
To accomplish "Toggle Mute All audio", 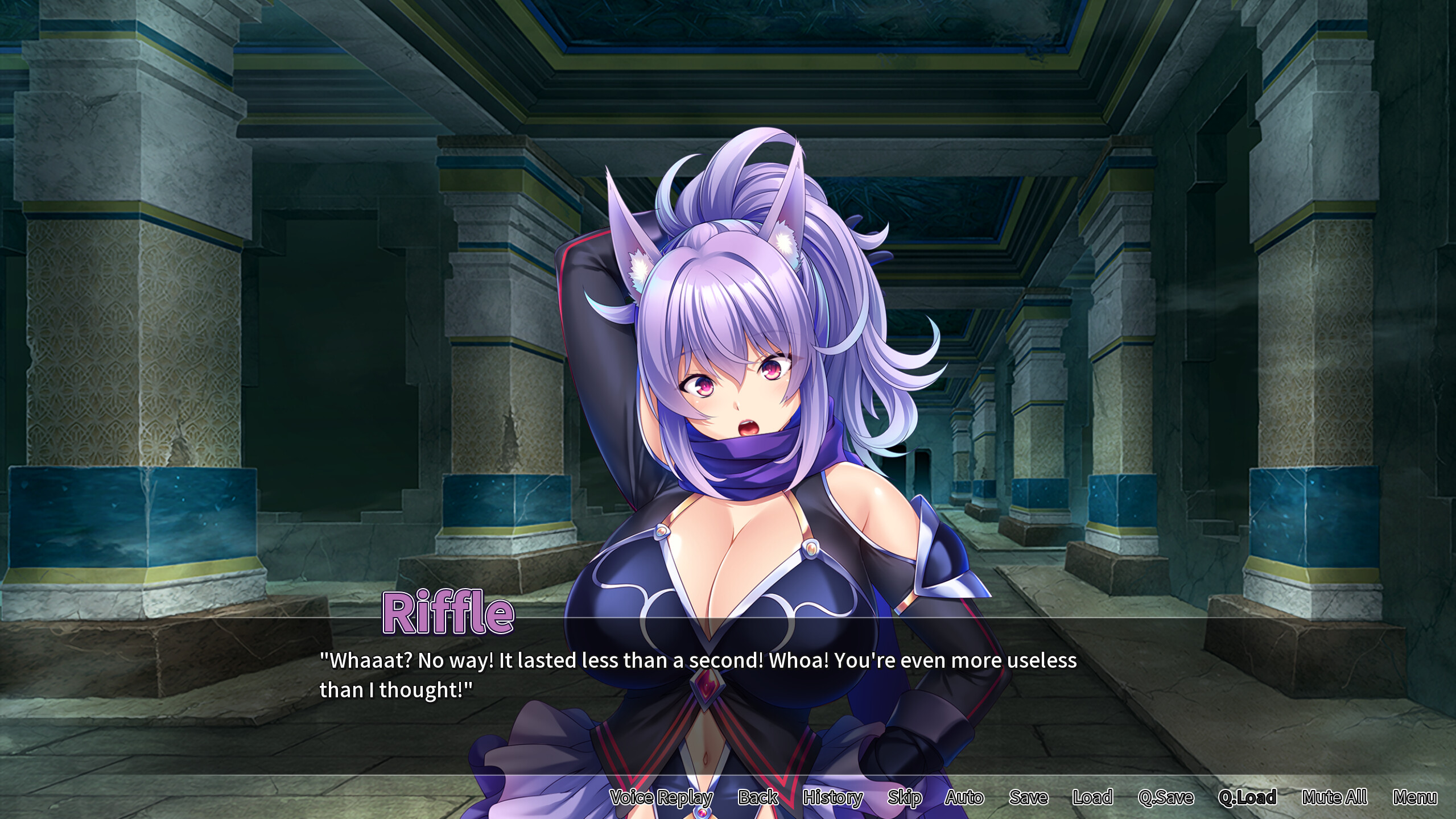I will 1343,798.
